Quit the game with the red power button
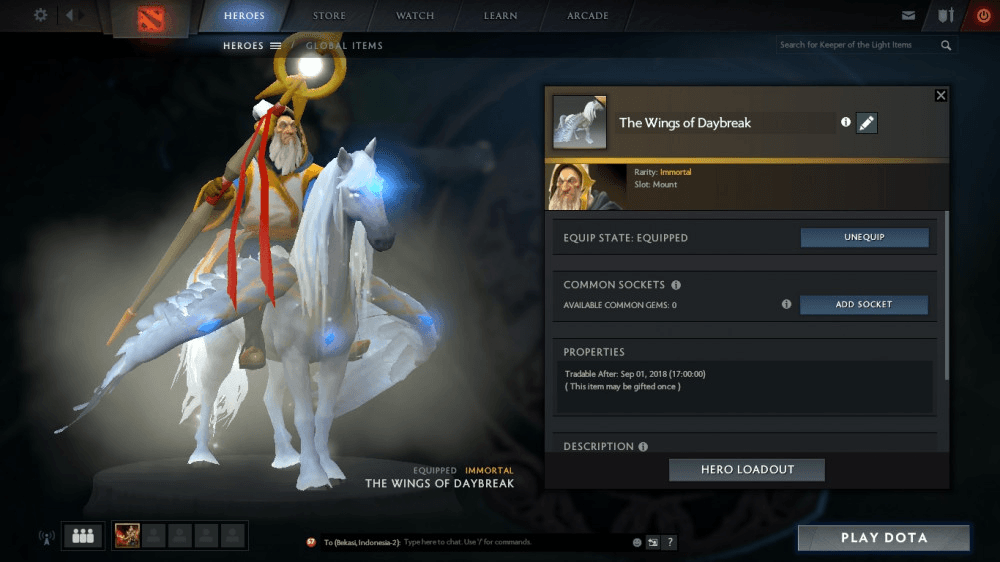 982,16
